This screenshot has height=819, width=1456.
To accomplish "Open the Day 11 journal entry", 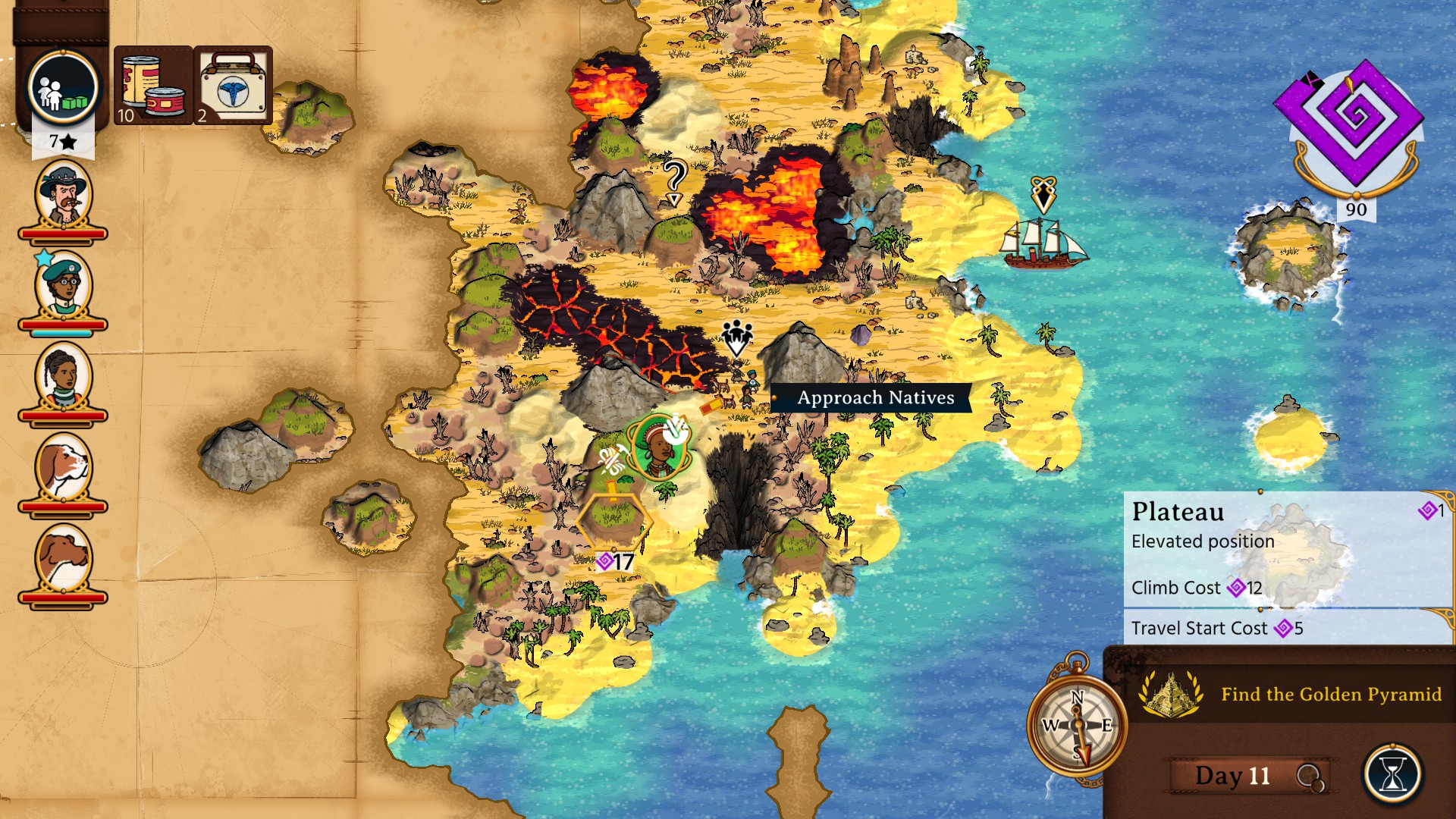I will [x=1233, y=775].
